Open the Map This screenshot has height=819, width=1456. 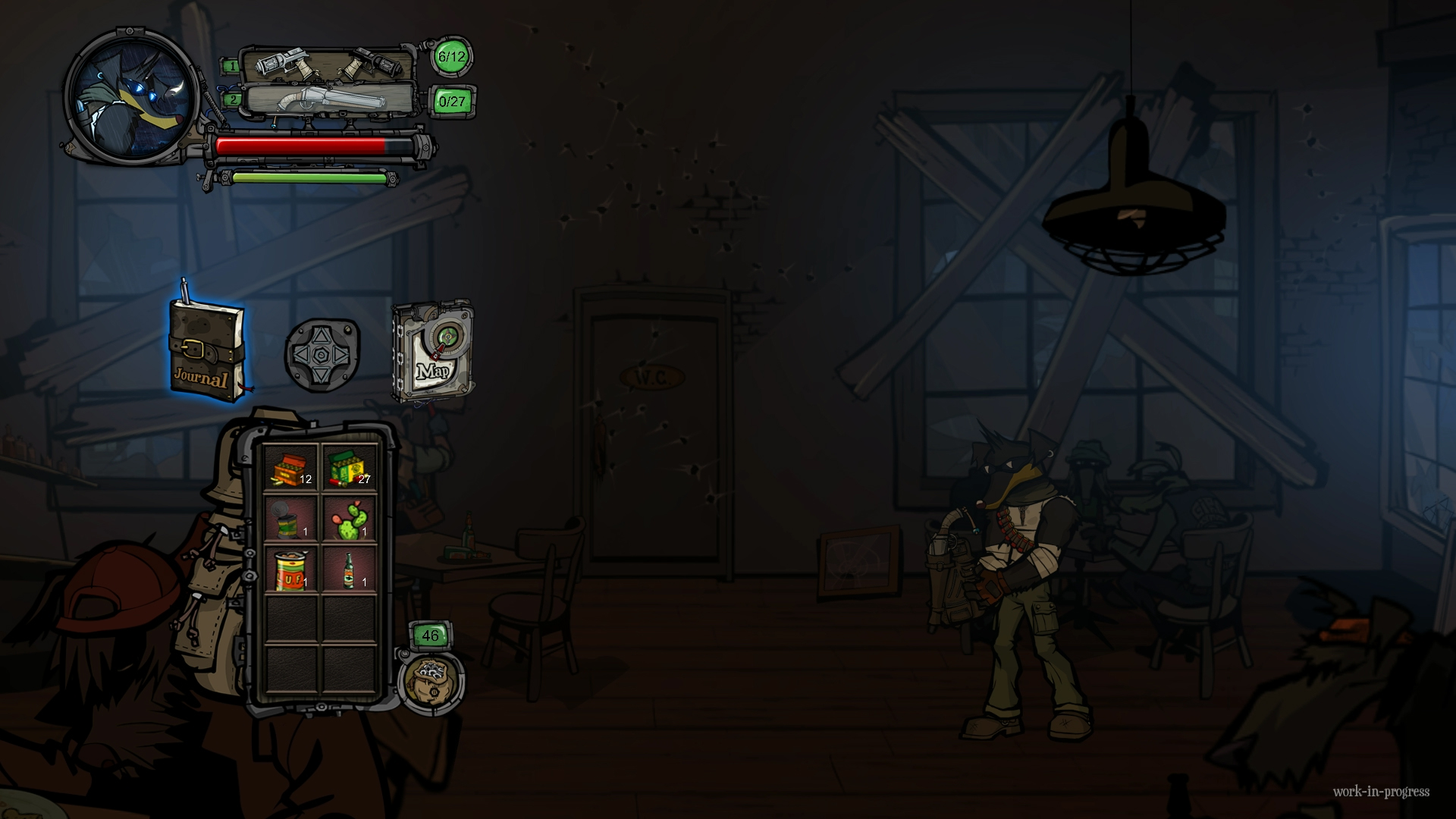tap(432, 349)
